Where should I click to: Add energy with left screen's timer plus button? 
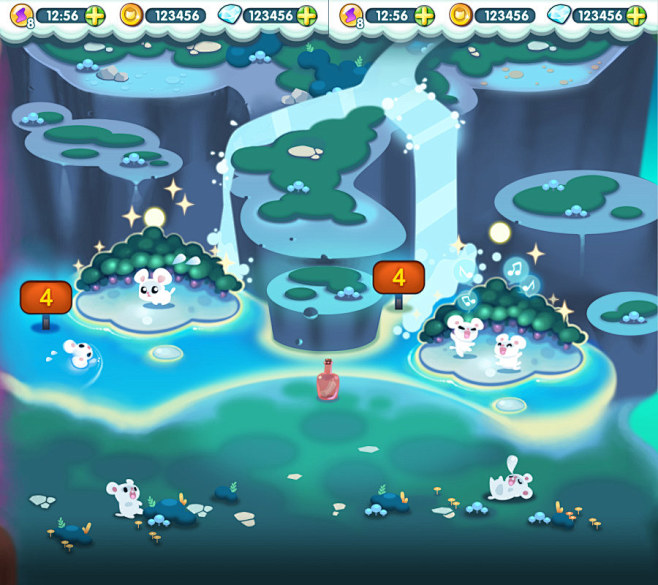(x=95, y=15)
